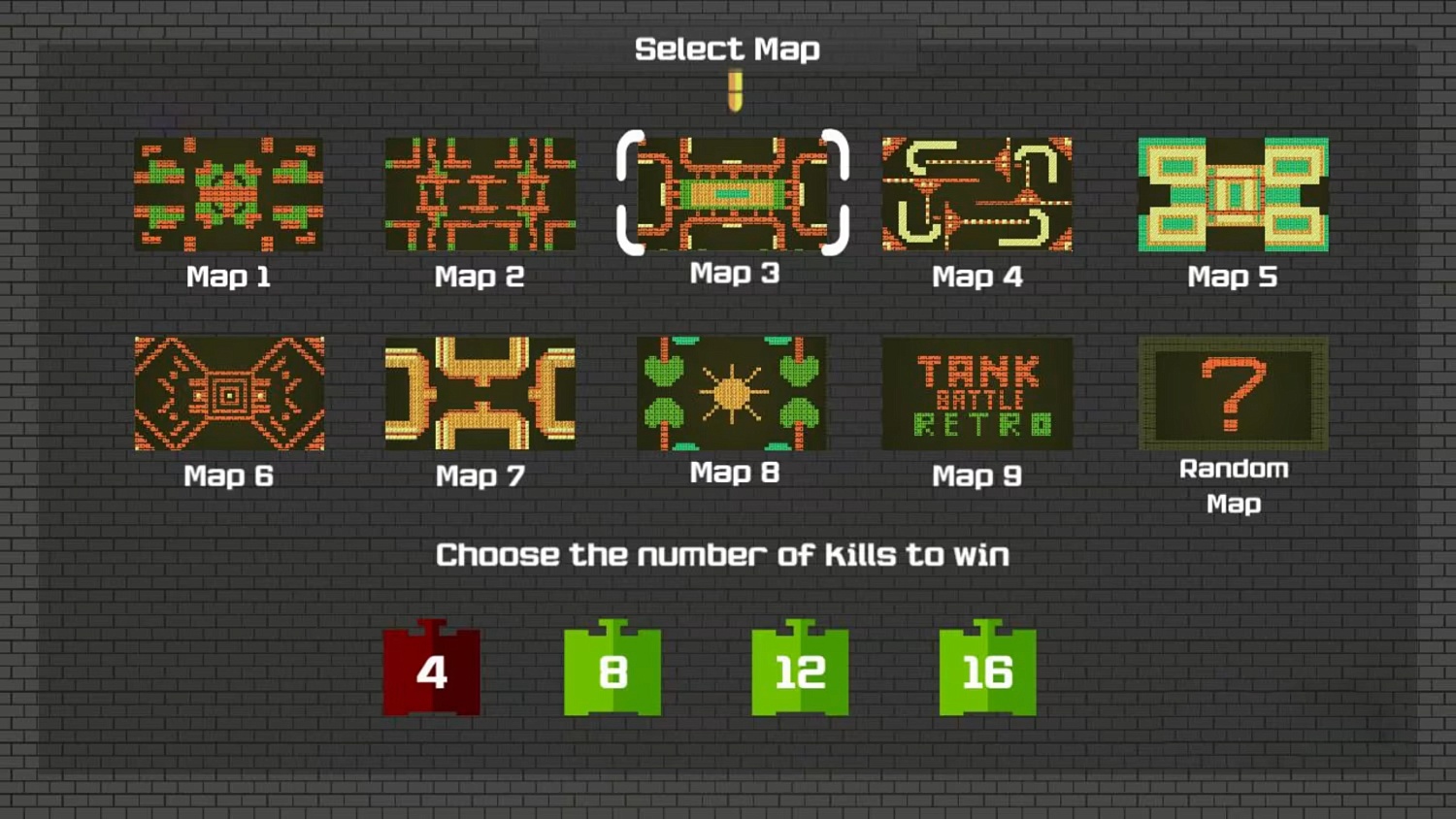Pick Map 8 with sun and trees
Viewport: 1456px width, 819px height.
point(733,393)
